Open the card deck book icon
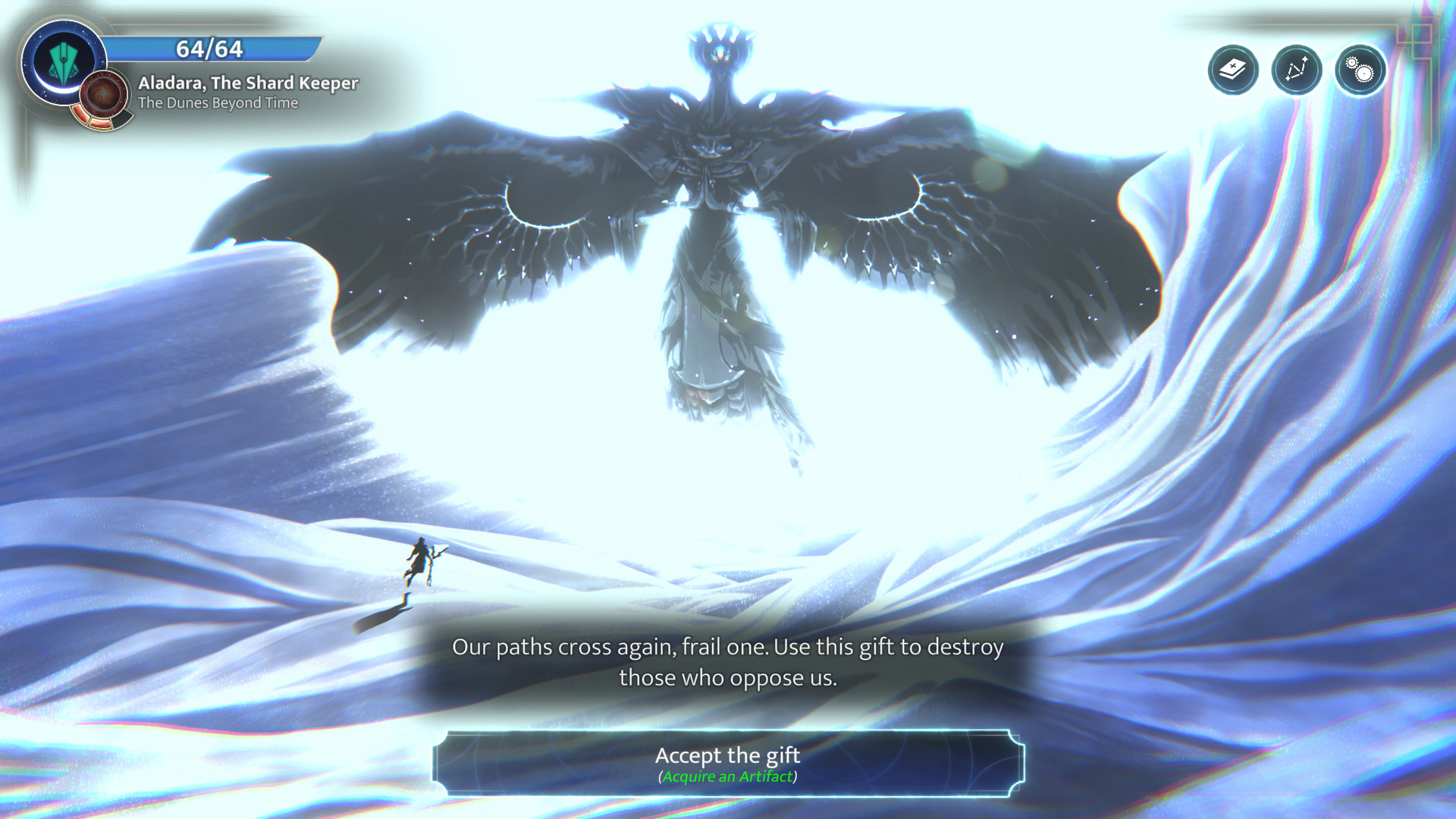The width and height of the screenshot is (1456, 819). pyautogui.click(x=1233, y=71)
